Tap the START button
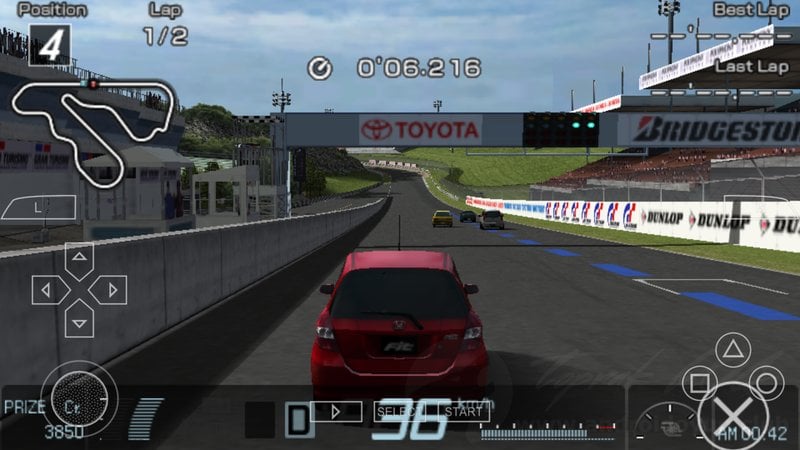800x450 pixels. [463, 410]
